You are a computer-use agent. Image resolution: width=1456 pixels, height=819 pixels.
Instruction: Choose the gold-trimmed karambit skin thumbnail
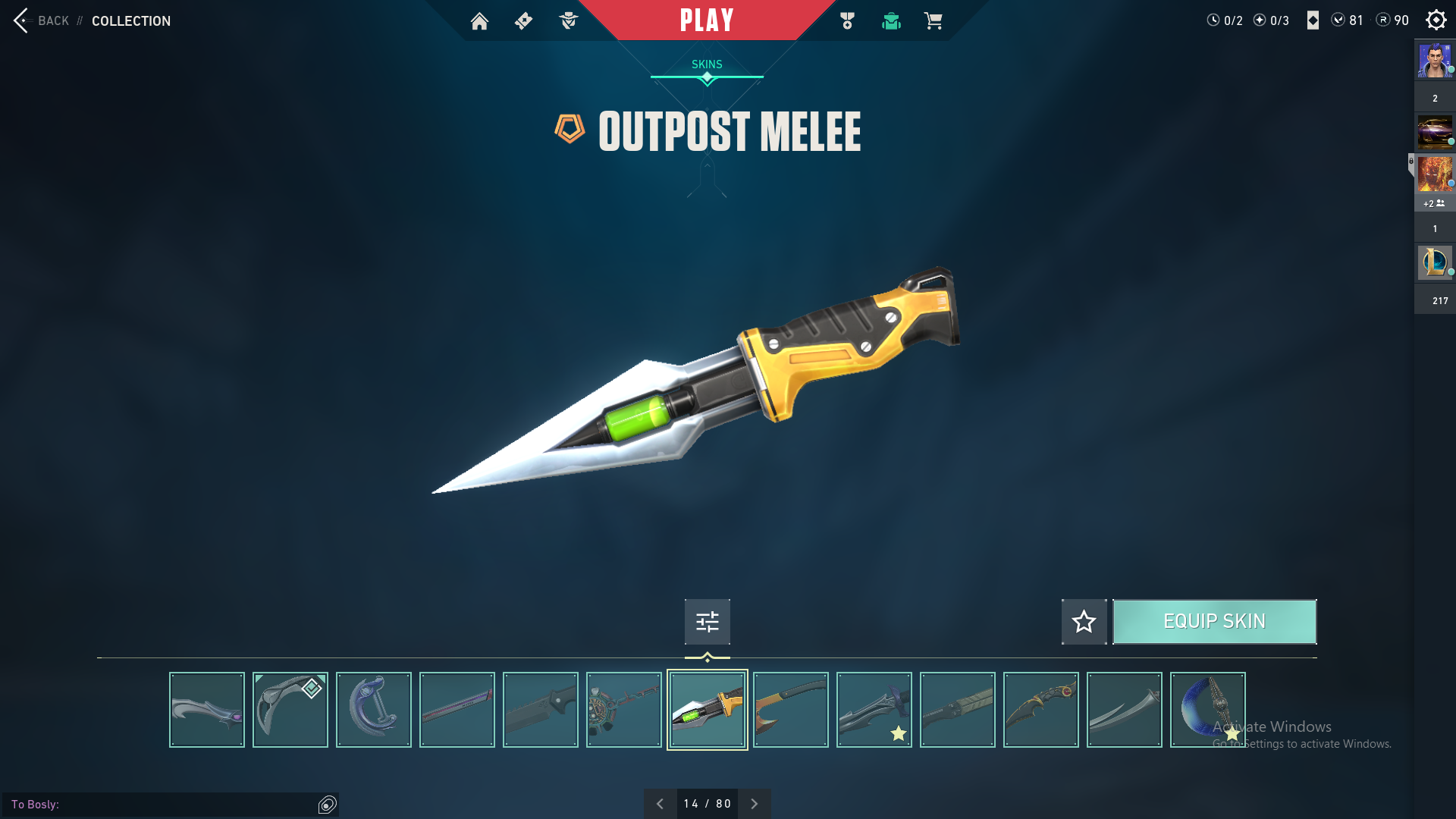(1041, 710)
